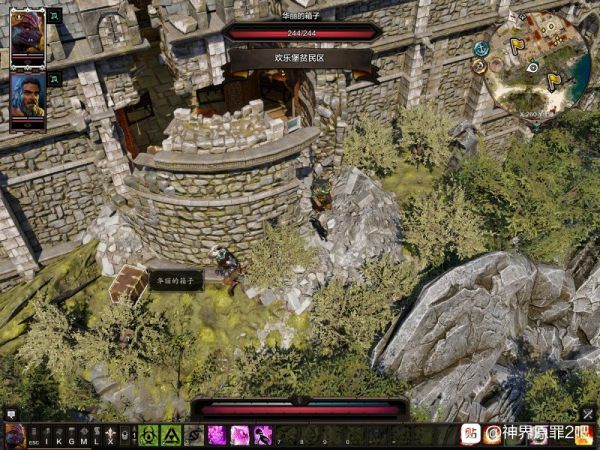
Task: Open the map with the M button
Action: (83, 436)
